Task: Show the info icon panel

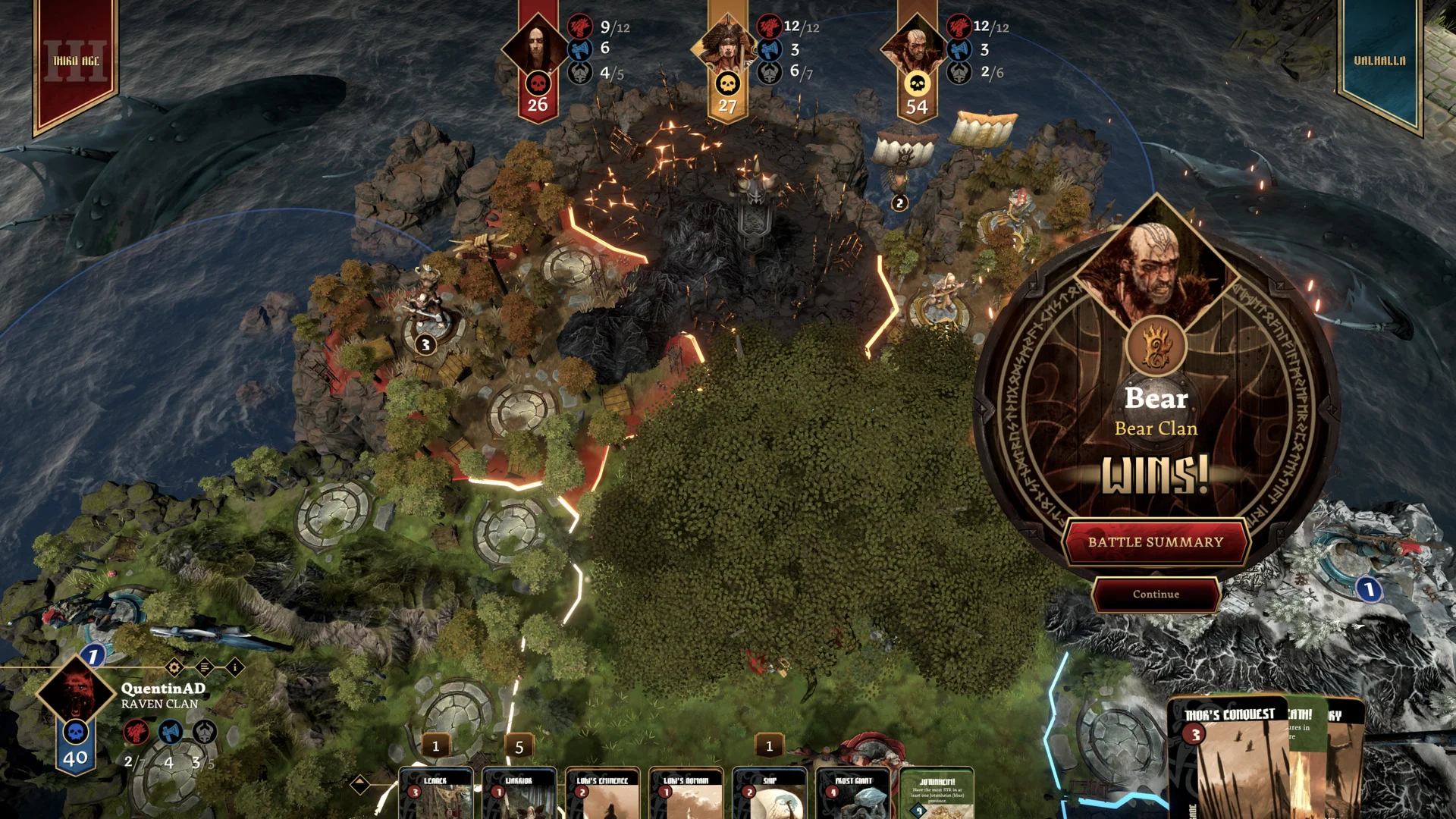Action: pos(235,667)
